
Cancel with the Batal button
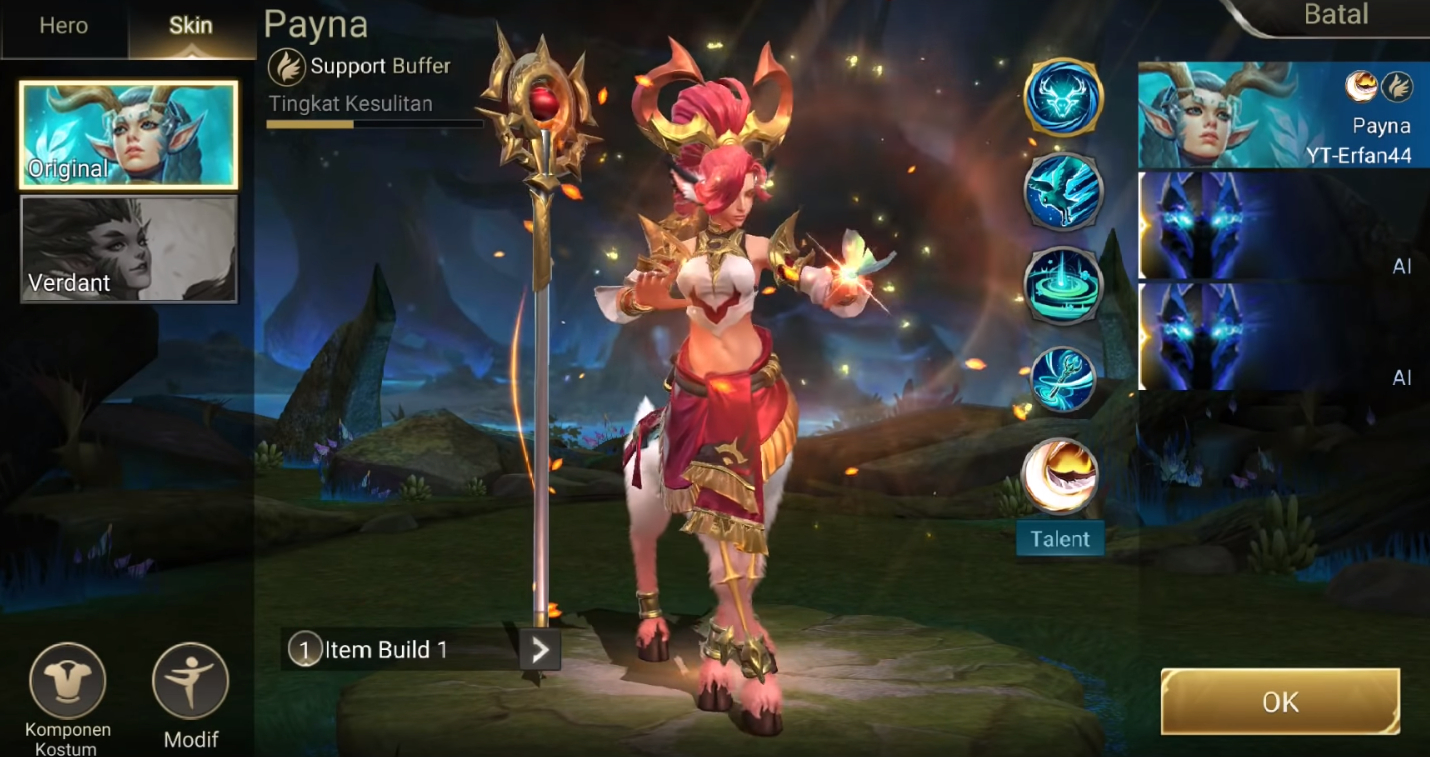click(1336, 16)
